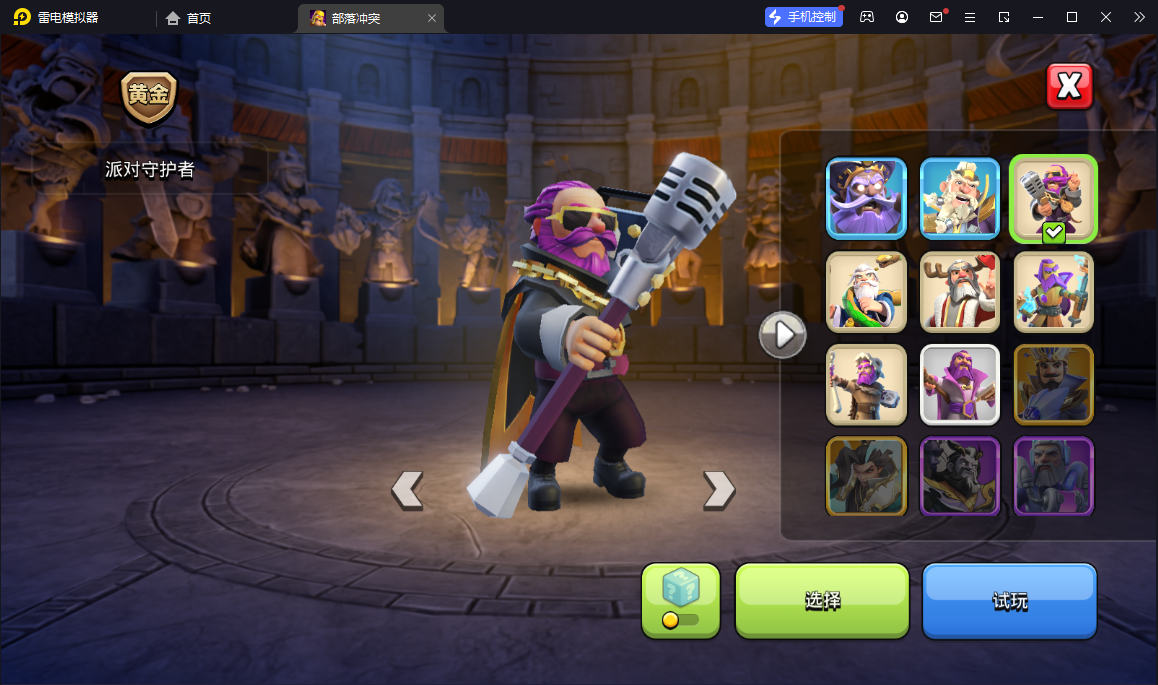
Task: Open the 首页 home tab of the emulator
Action: [x=189, y=18]
